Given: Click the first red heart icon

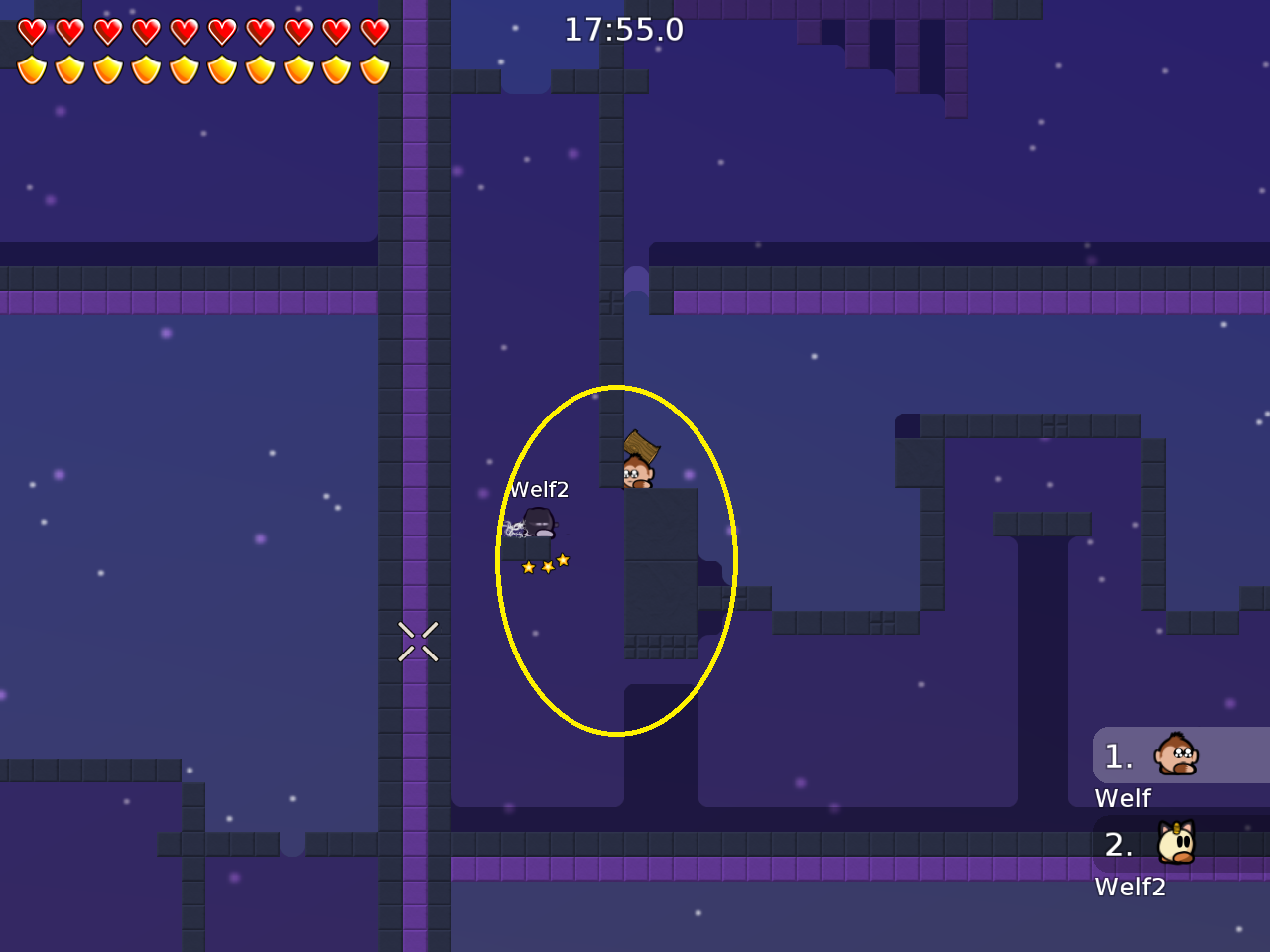Looking at the screenshot, I should click(x=33, y=30).
